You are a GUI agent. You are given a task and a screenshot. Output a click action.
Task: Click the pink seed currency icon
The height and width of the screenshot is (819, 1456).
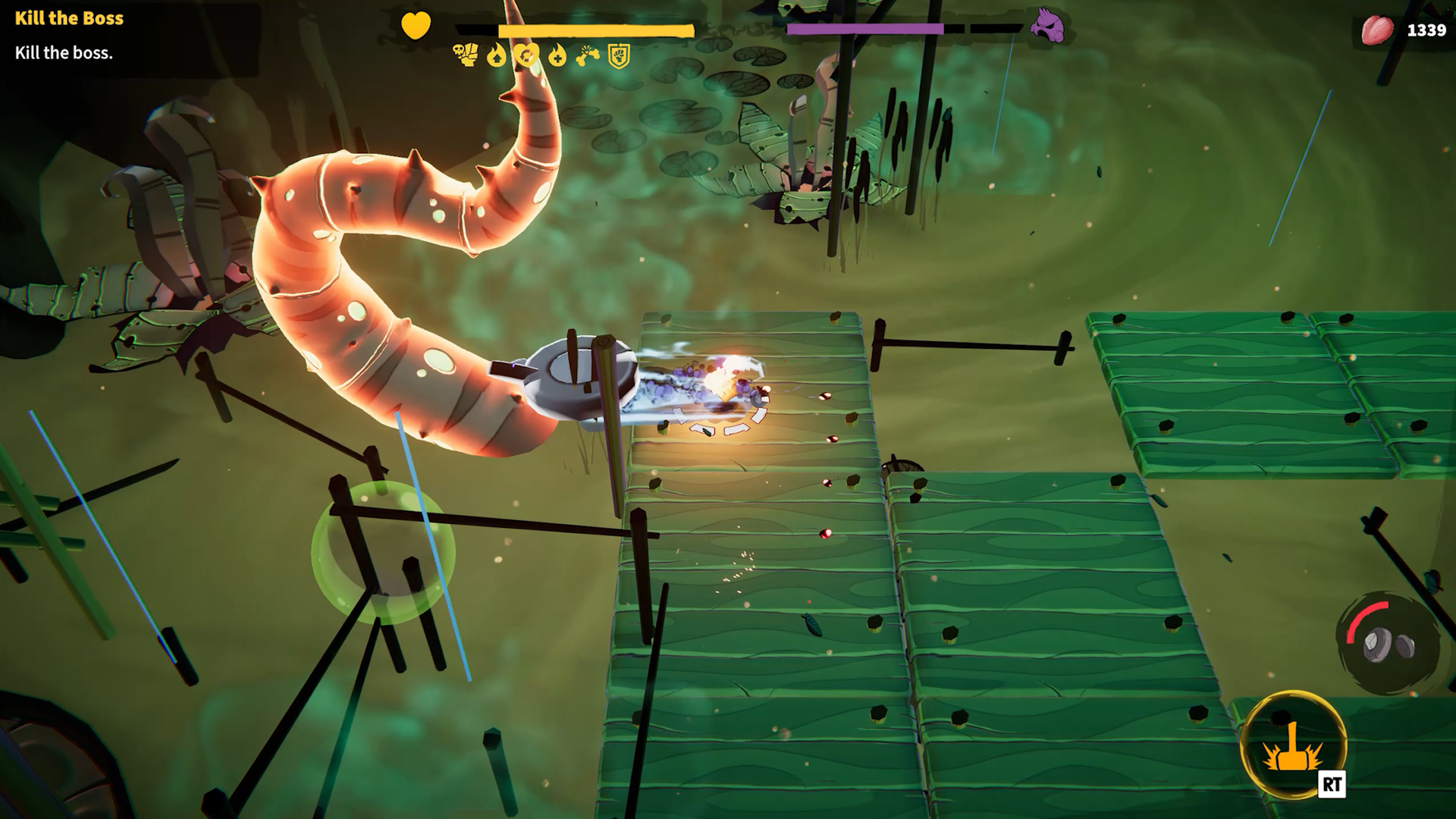pyautogui.click(x=1377, y=30)
